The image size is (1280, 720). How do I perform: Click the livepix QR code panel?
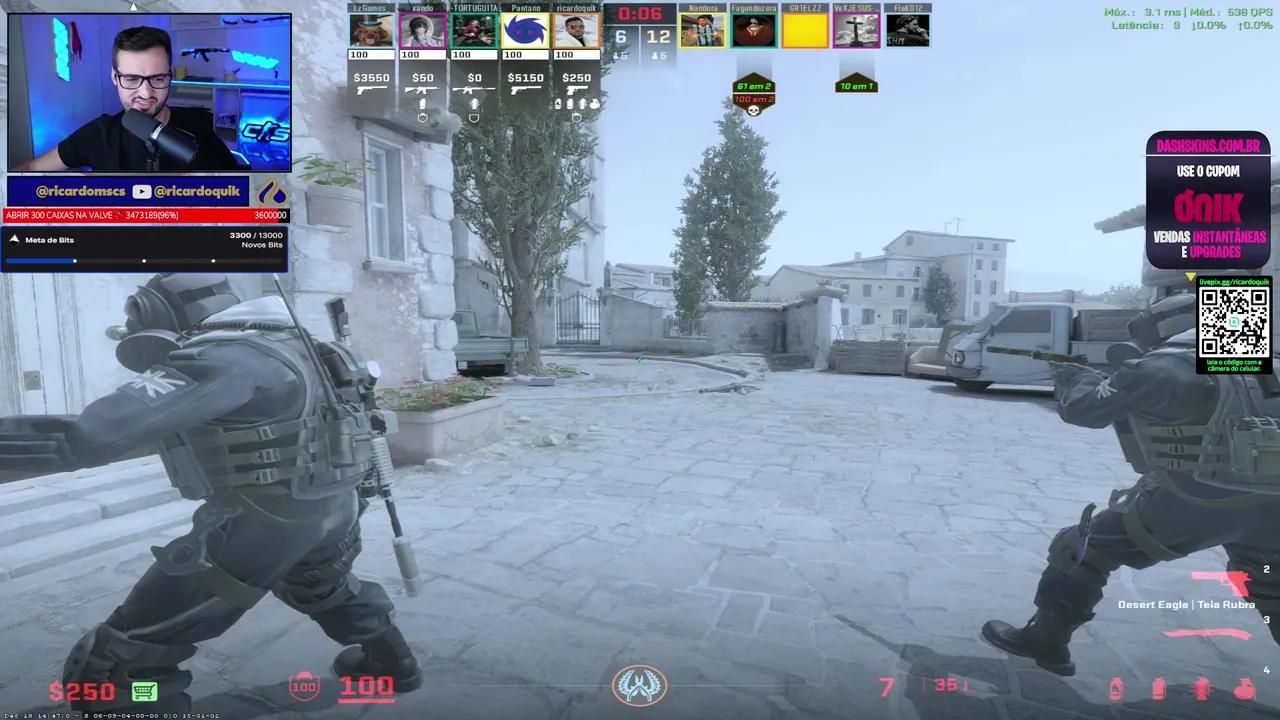tap(1233, 325)
